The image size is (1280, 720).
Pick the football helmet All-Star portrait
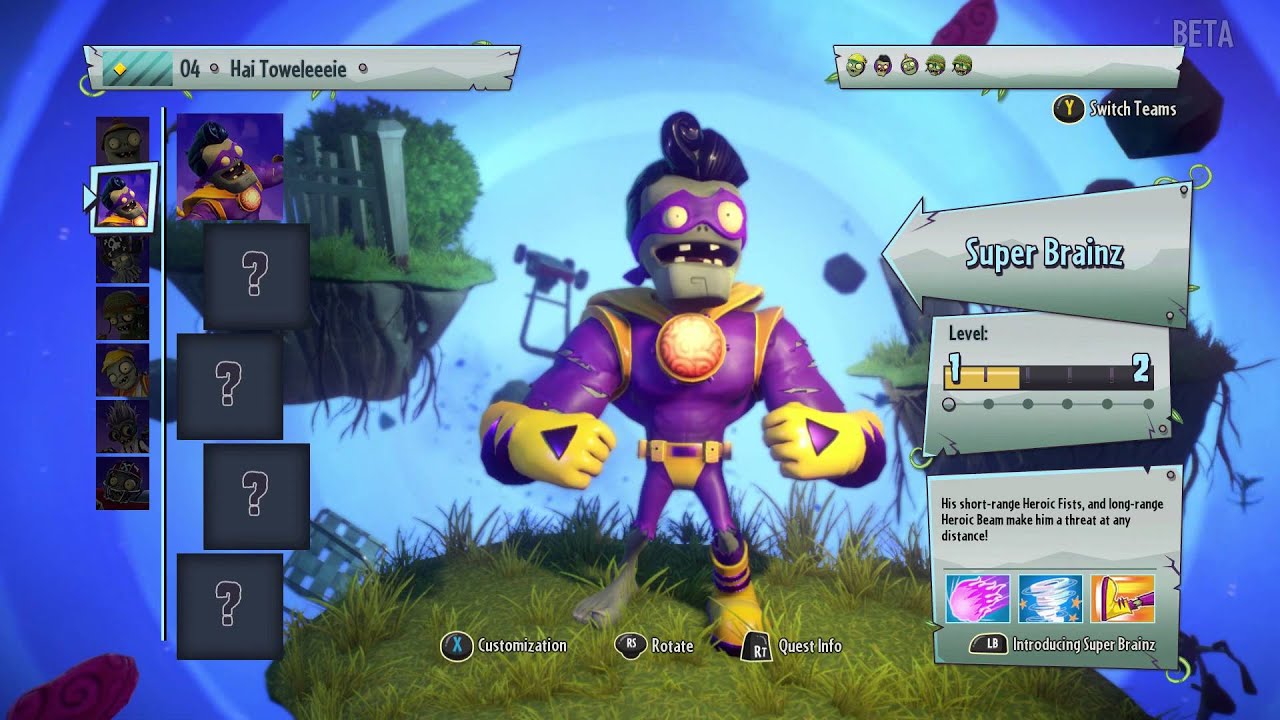click(122, 483)
